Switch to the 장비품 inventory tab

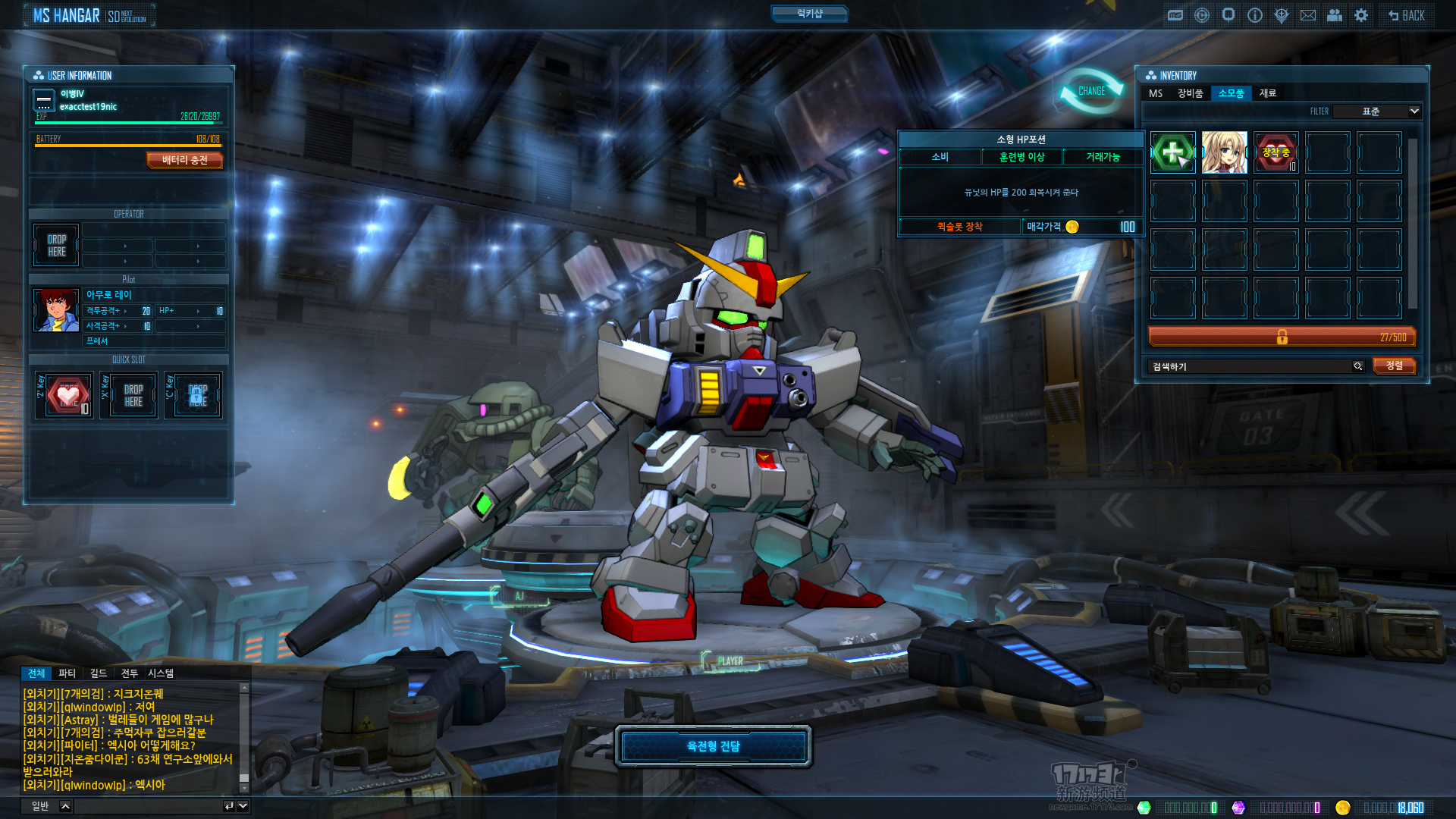click(x=1190, y=93)
